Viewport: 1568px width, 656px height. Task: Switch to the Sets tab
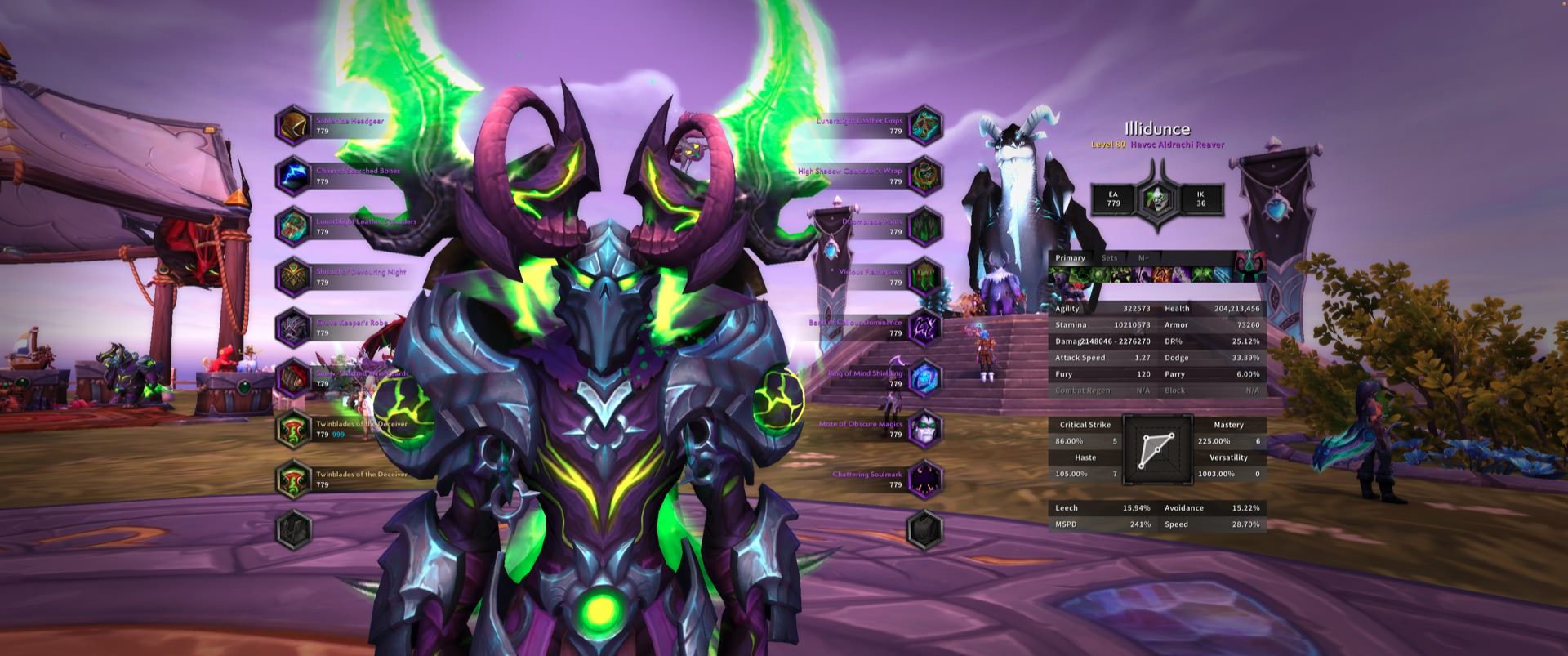[x=1109, y=258]
